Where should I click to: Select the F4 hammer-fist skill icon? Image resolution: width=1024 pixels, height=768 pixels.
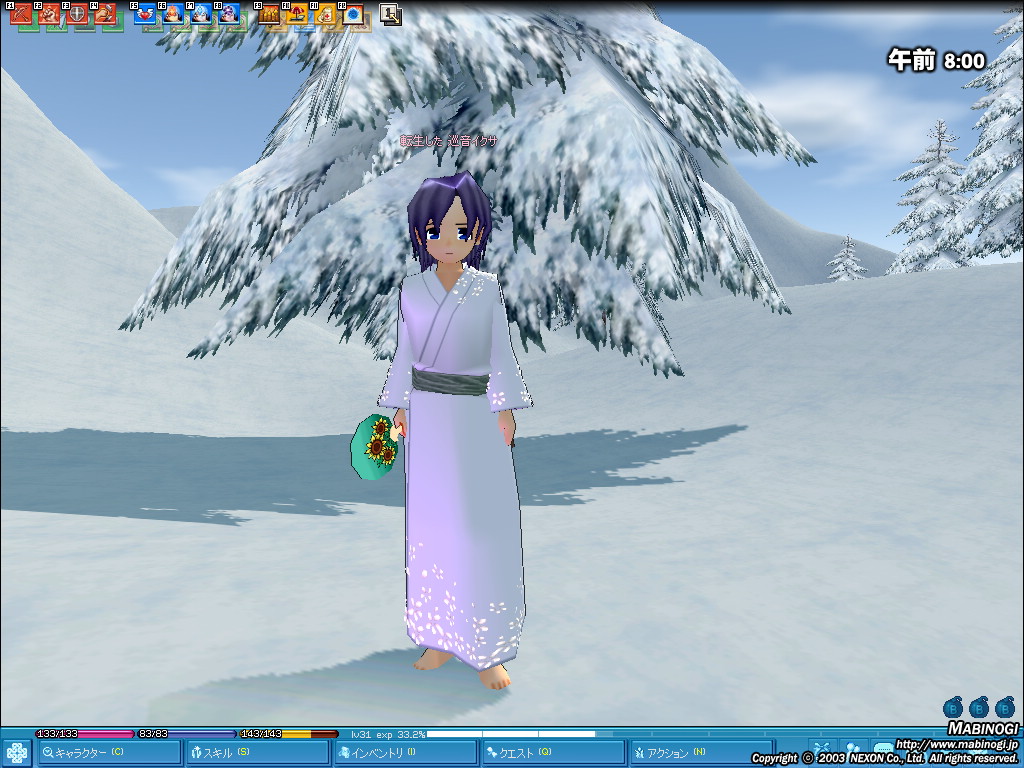tap(106, 15)
